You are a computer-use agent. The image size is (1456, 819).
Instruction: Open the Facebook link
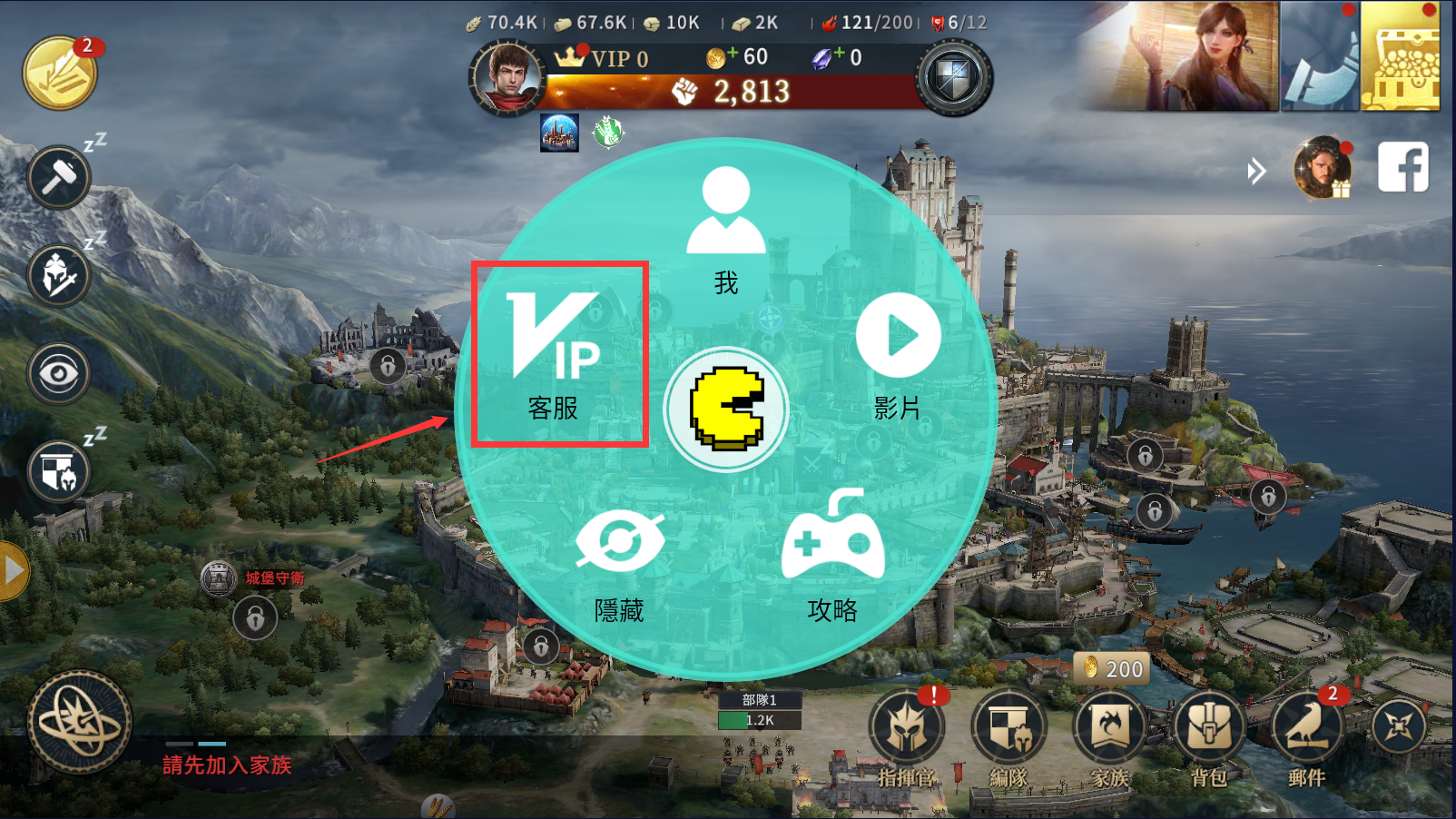(x=1402, y=167)
